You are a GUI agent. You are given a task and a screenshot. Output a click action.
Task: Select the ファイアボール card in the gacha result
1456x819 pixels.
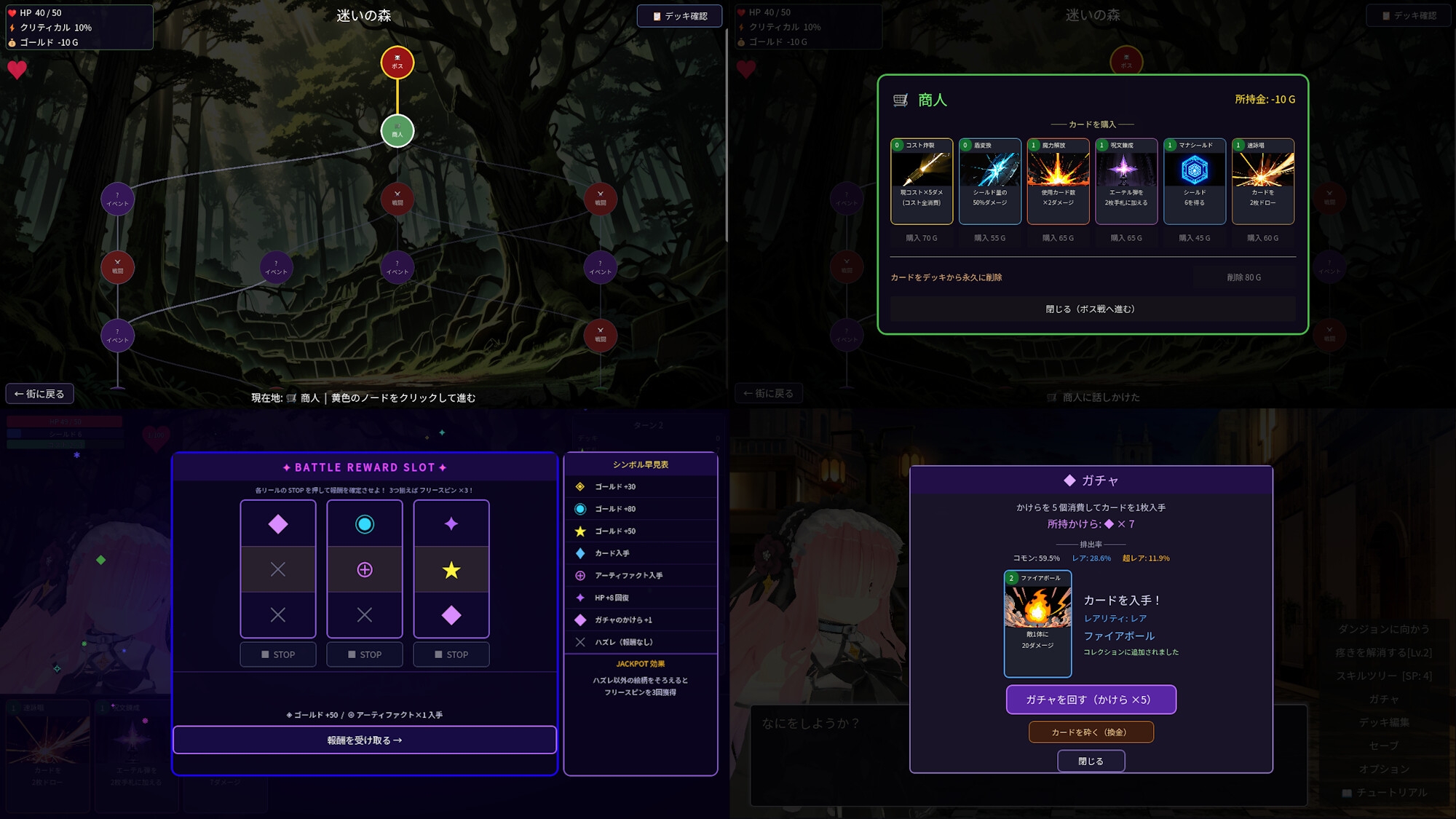pyautogui.click(x=1037, y=623)
